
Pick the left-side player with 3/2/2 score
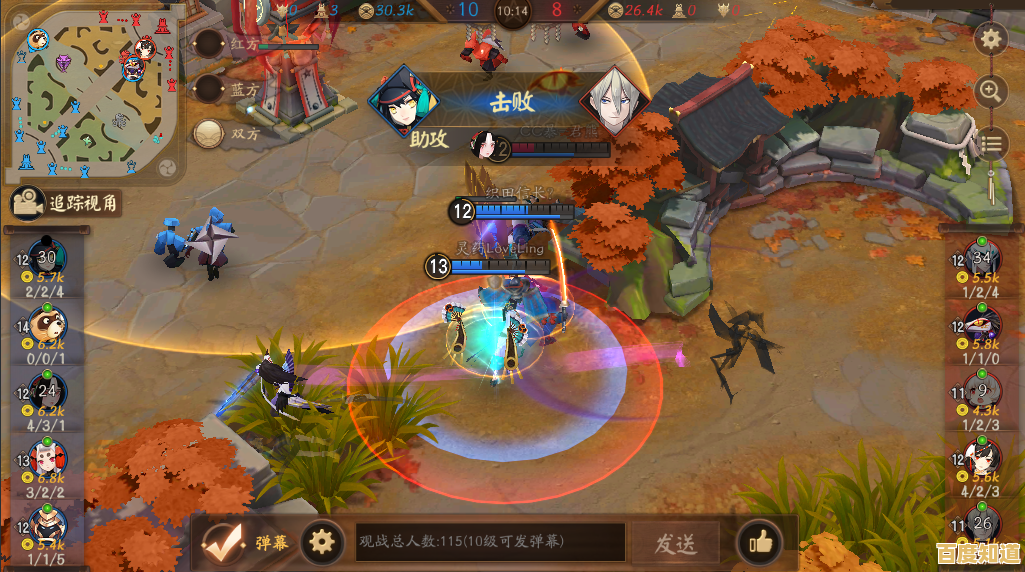pyautogui.click(x=46, y=461)
